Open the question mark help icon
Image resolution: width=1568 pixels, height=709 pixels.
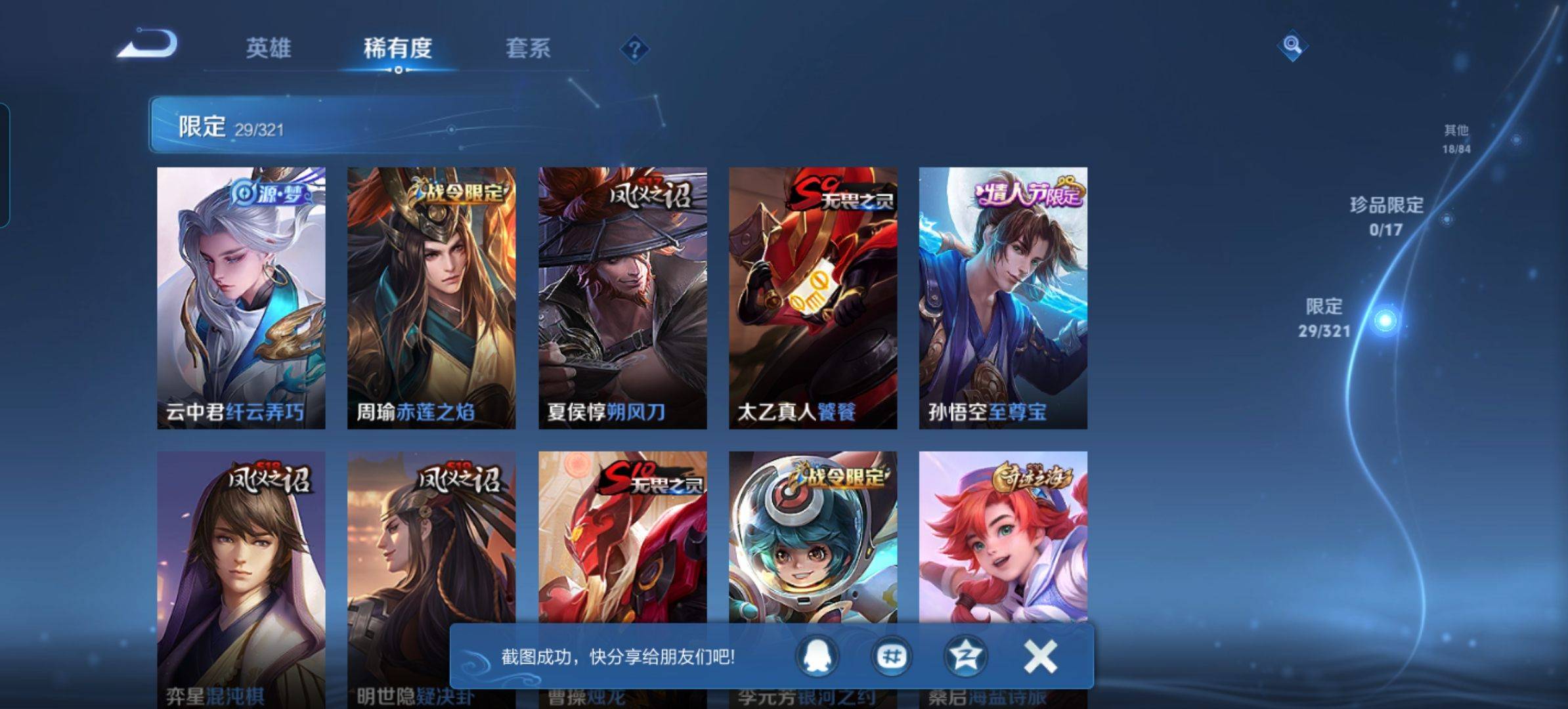(634, 49)
